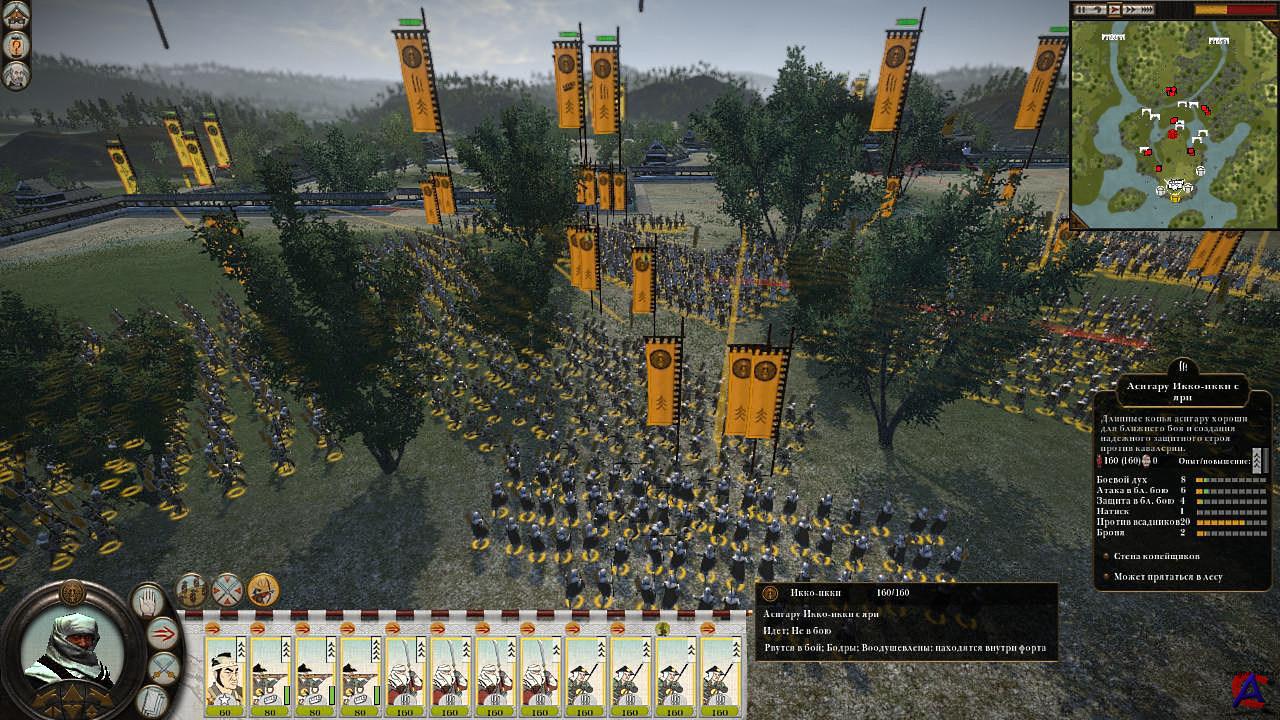This screenshot has width=1280, height=720.
Task: Set battle speed to fast forward
Action: tap(1132, 9)
